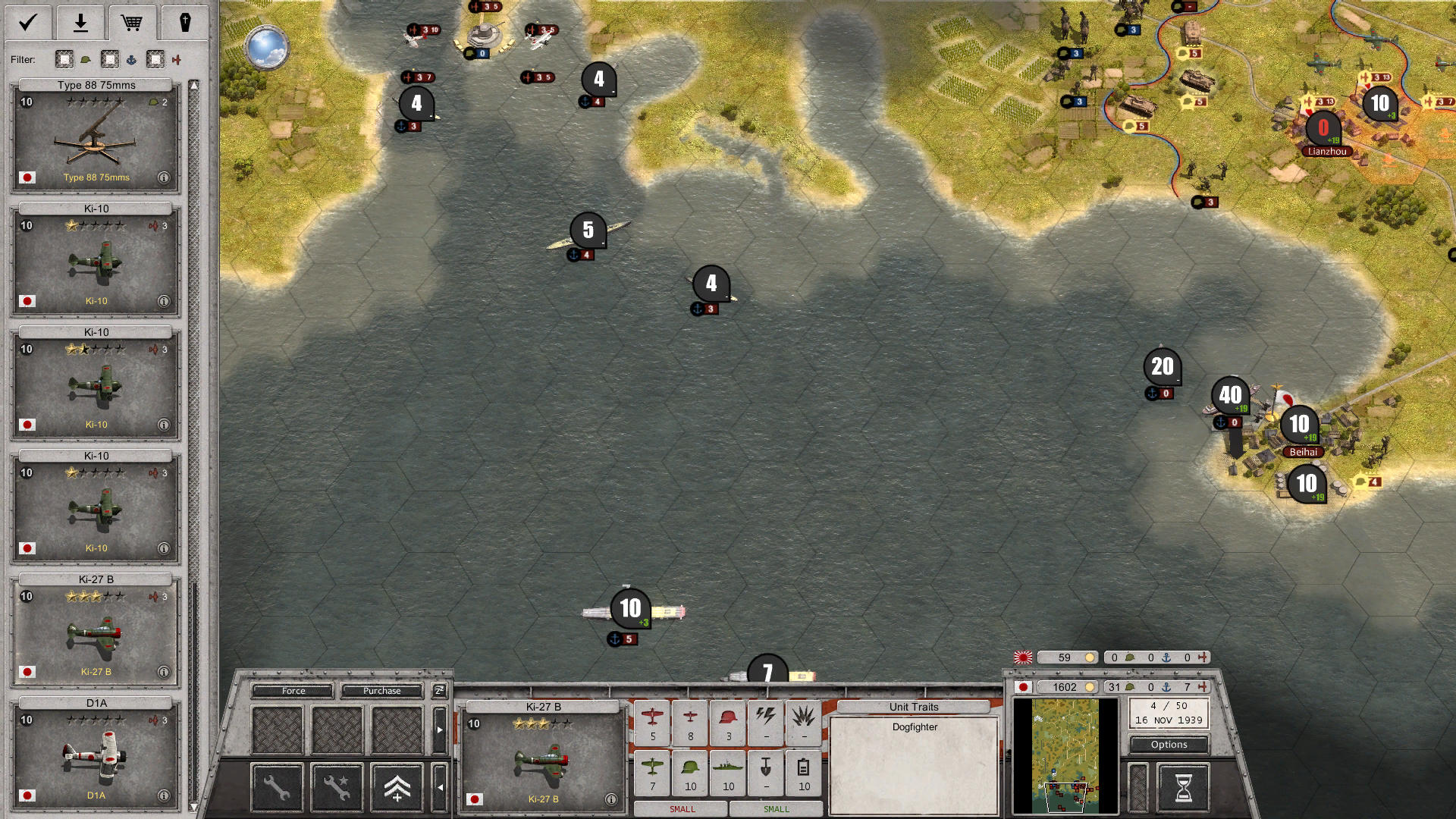Image resolution: width=1456 pixels, height=819 pixels.
Task: Activate the chevron upgrade button
Action: point(397,788)
